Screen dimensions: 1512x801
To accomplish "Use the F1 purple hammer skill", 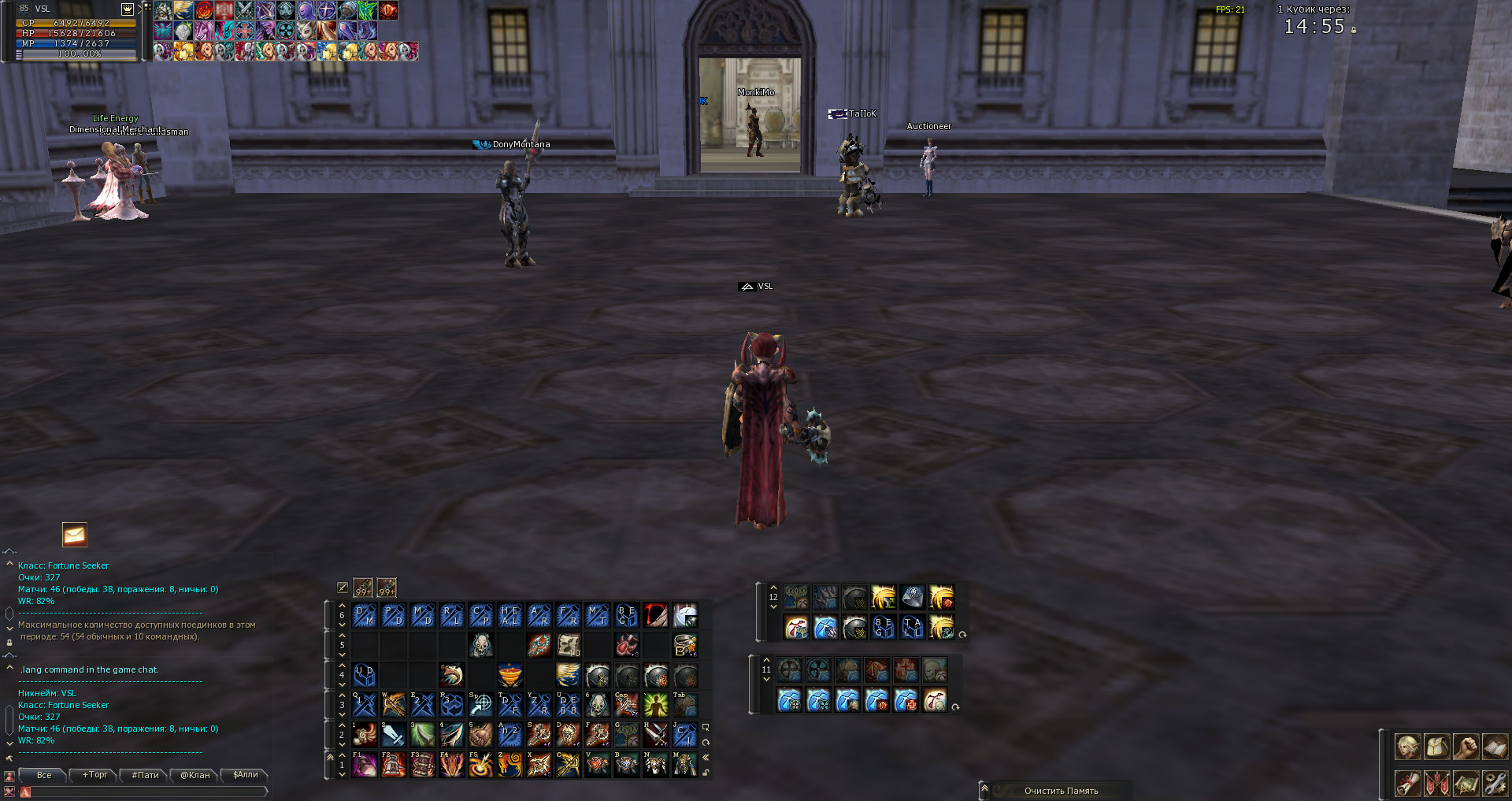I will 365,764.
